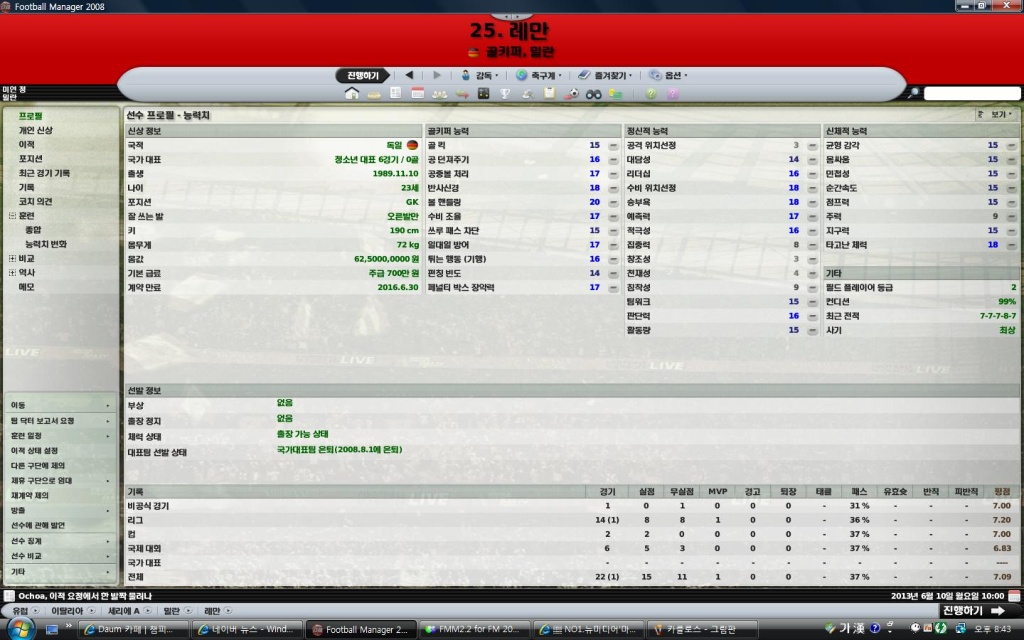Select 개인 신상 in the sidebar
Screen dimensions: 1024x640
click(x=36, y=130)
